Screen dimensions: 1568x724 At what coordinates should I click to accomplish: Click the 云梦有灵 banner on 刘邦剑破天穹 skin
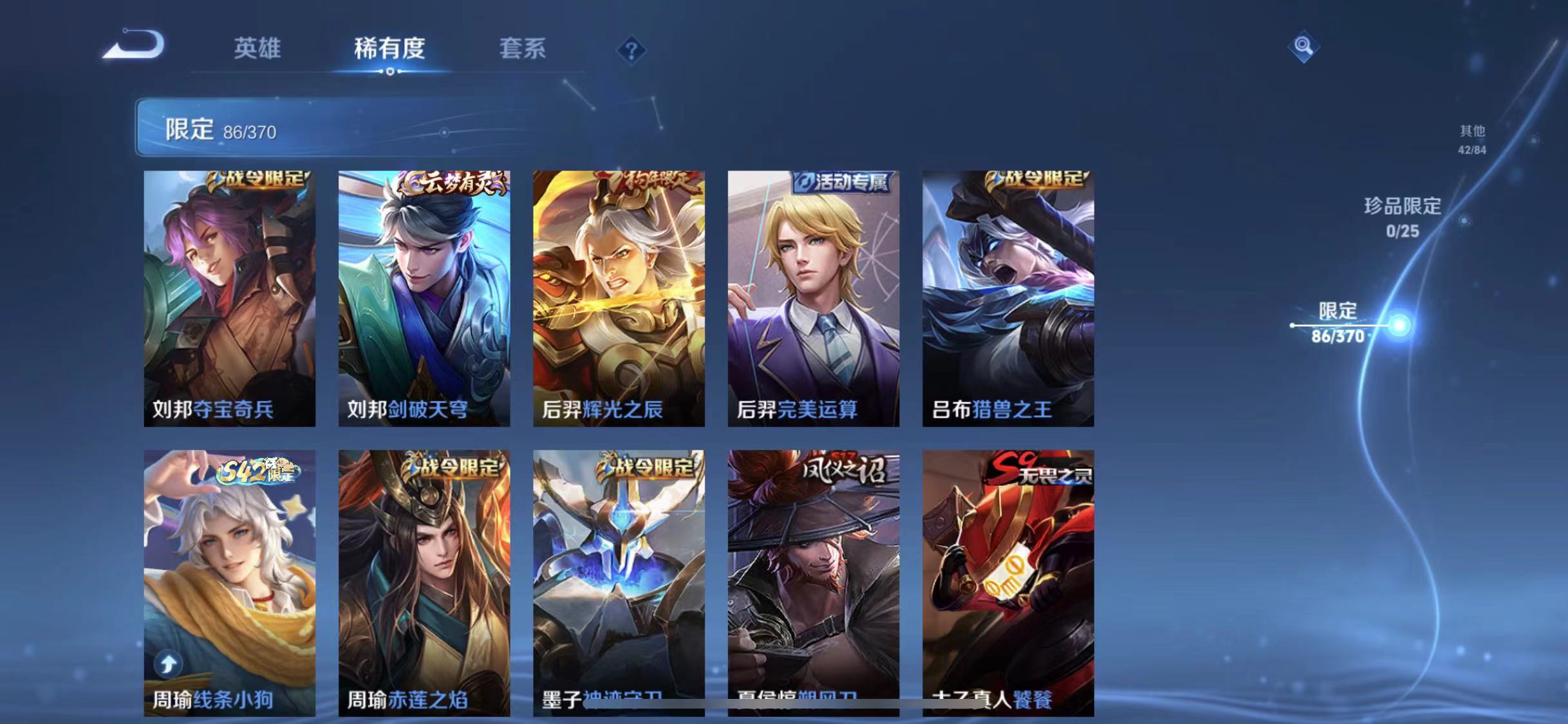coord(455,182)
